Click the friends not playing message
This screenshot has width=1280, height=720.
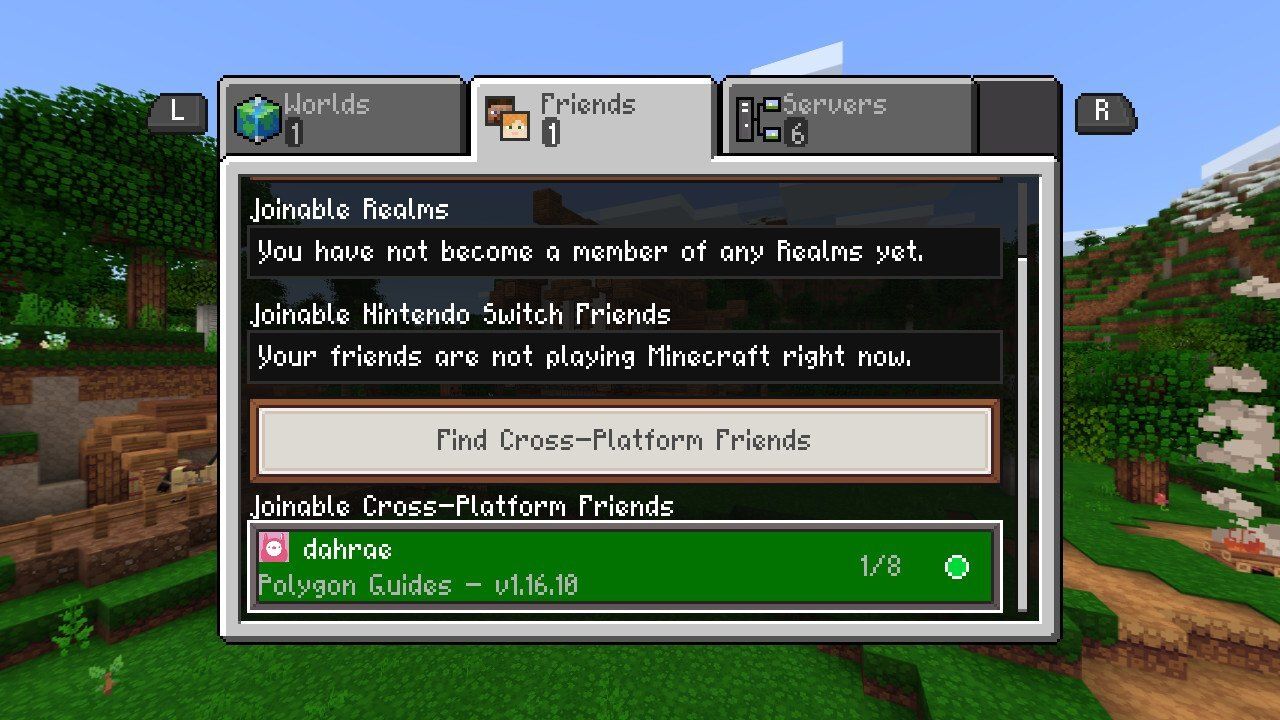click(623, 357)
